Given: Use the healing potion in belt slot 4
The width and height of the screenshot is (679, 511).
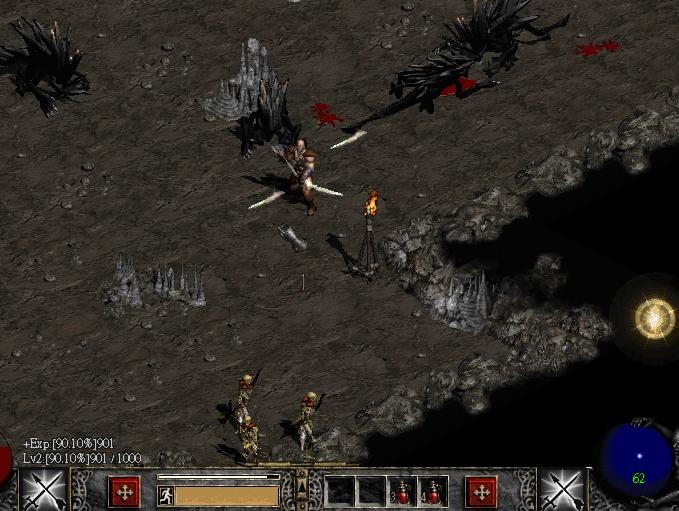Looking at the screenshot, I should 433,492.
